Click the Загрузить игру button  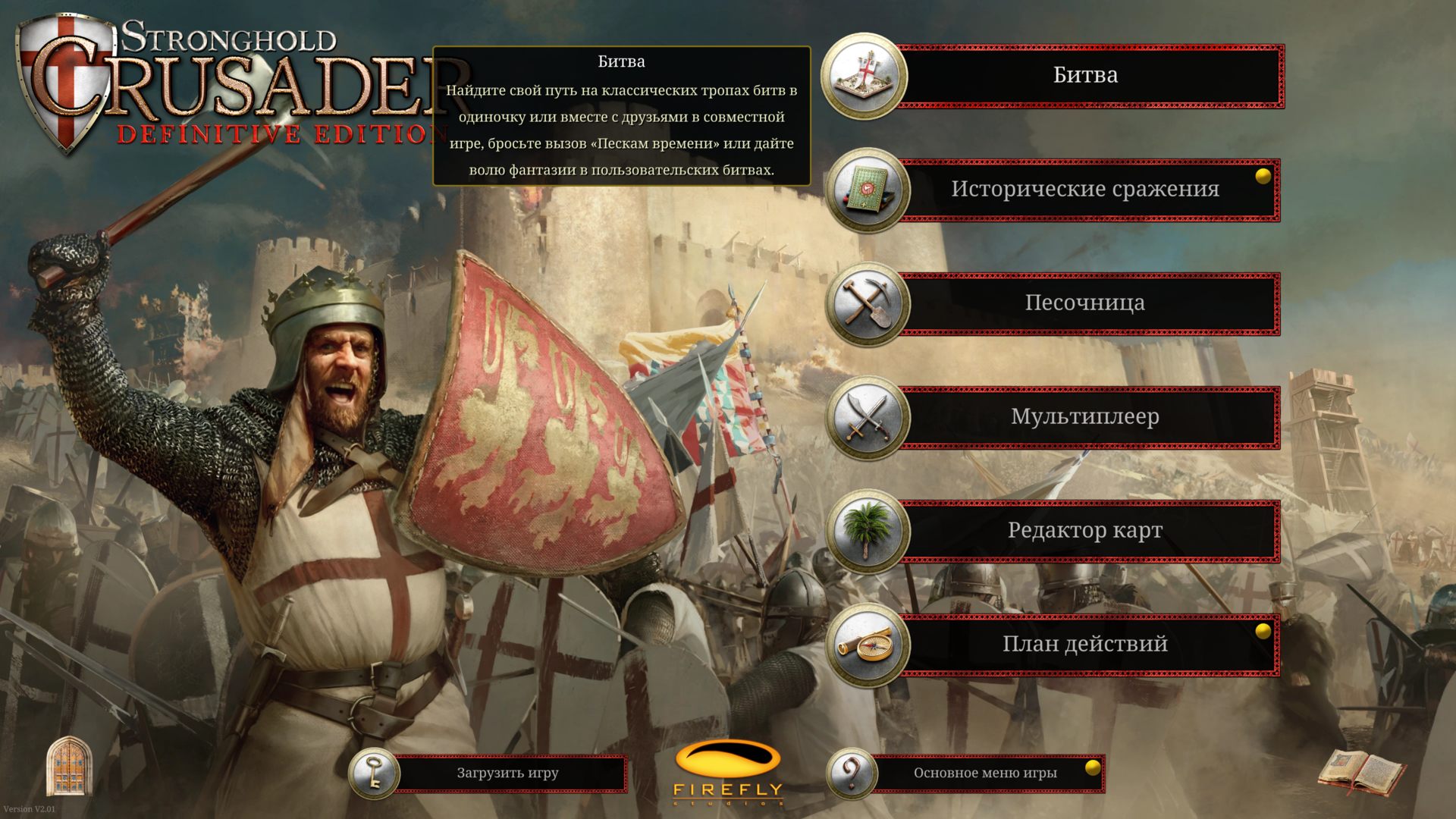click(508, 773)
